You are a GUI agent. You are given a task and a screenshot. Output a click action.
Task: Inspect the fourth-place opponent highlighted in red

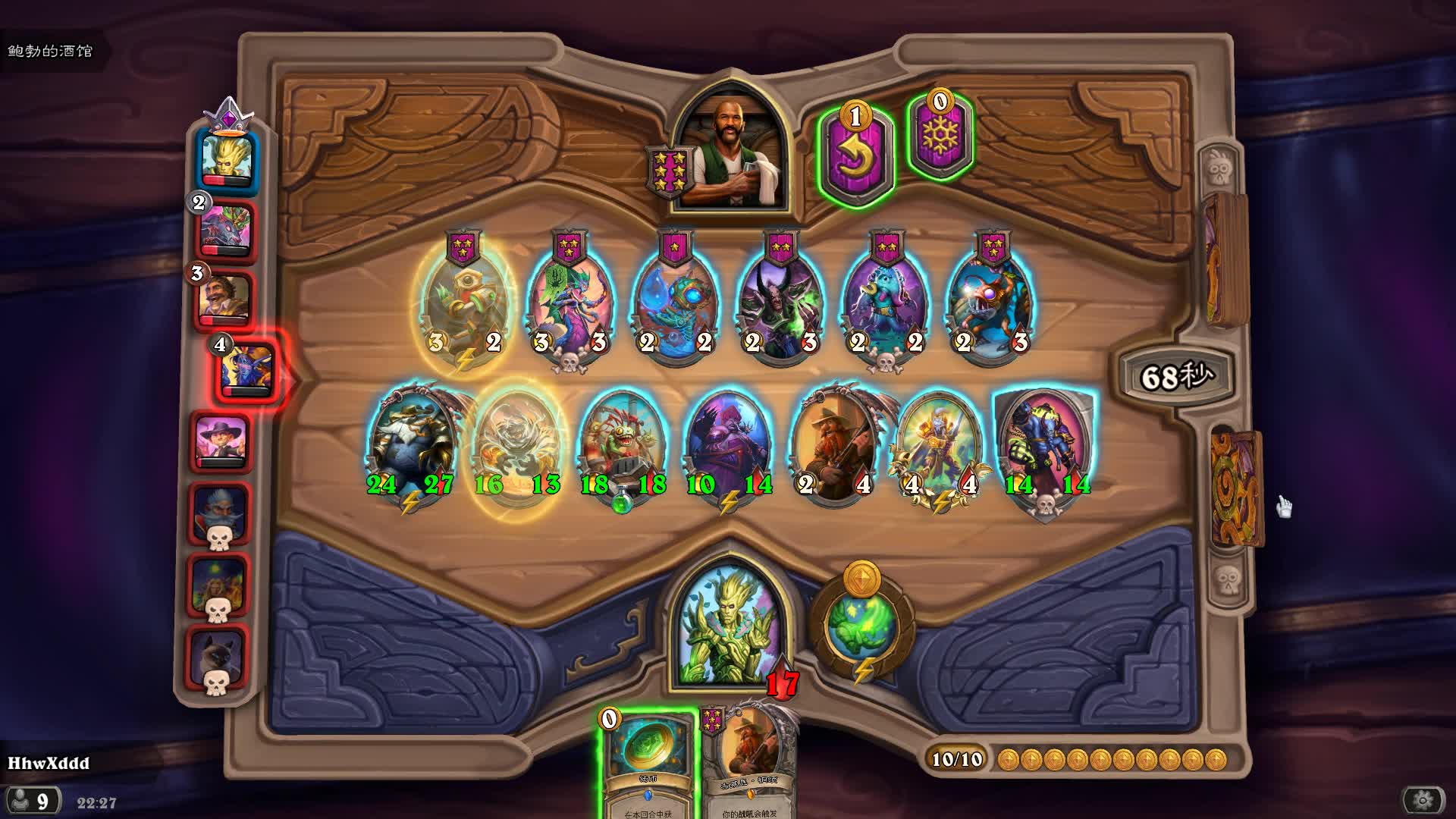pos(247,369)
